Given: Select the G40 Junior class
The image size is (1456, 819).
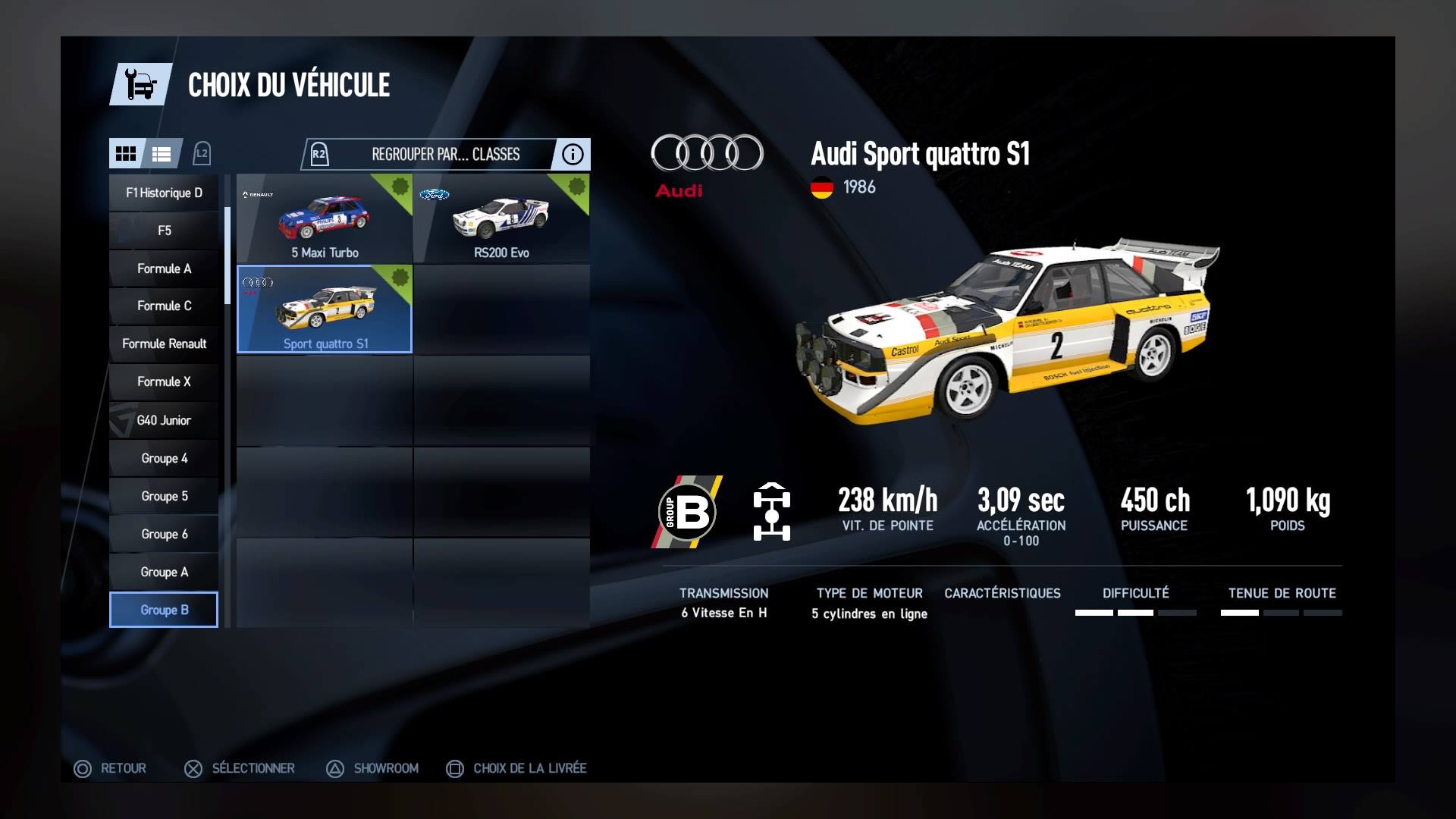Looking at the screenshot, I should [x=164, y=420].
